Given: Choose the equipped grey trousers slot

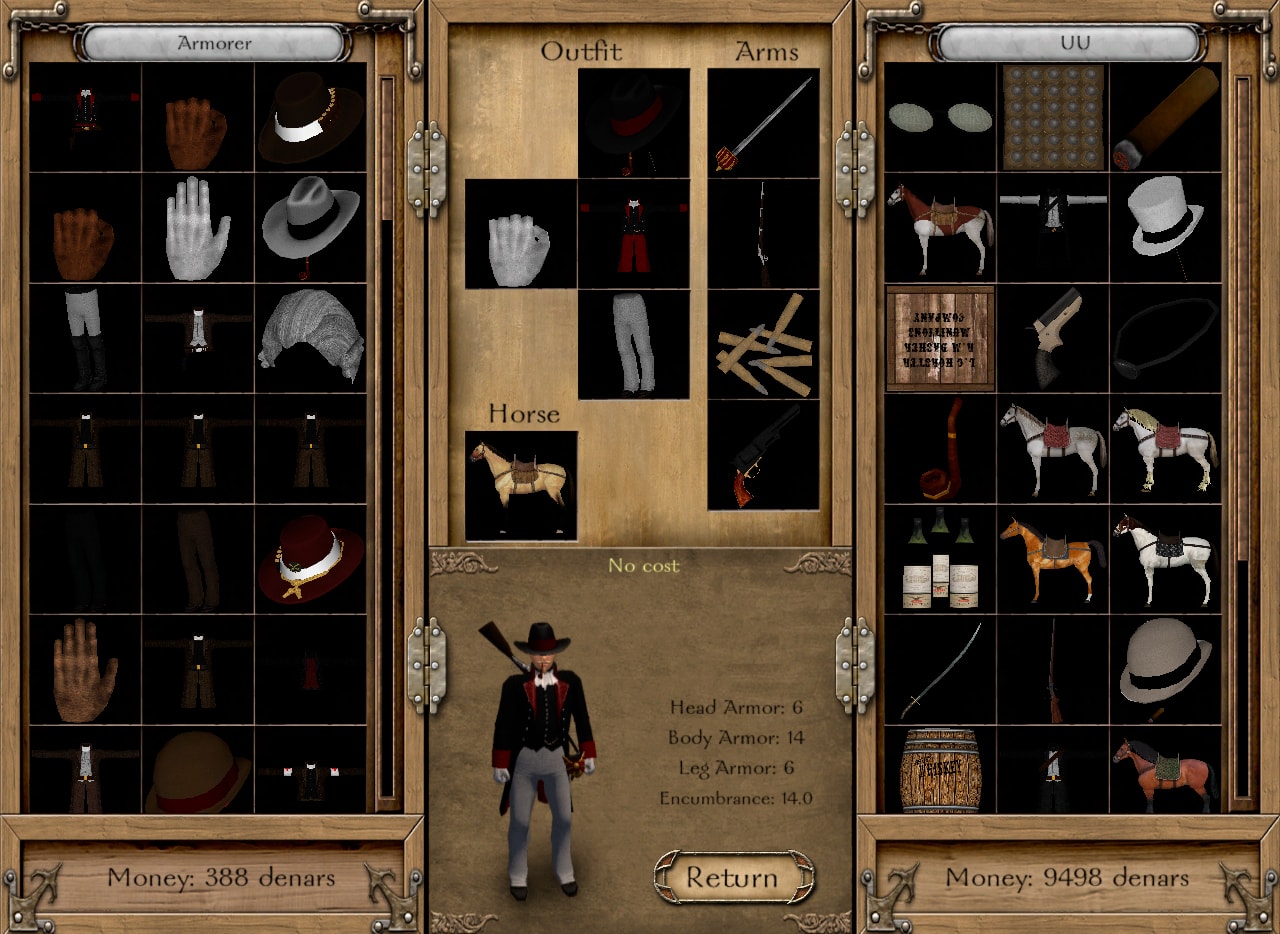Looking at the screenshot, I should click(x=633, y=345).
